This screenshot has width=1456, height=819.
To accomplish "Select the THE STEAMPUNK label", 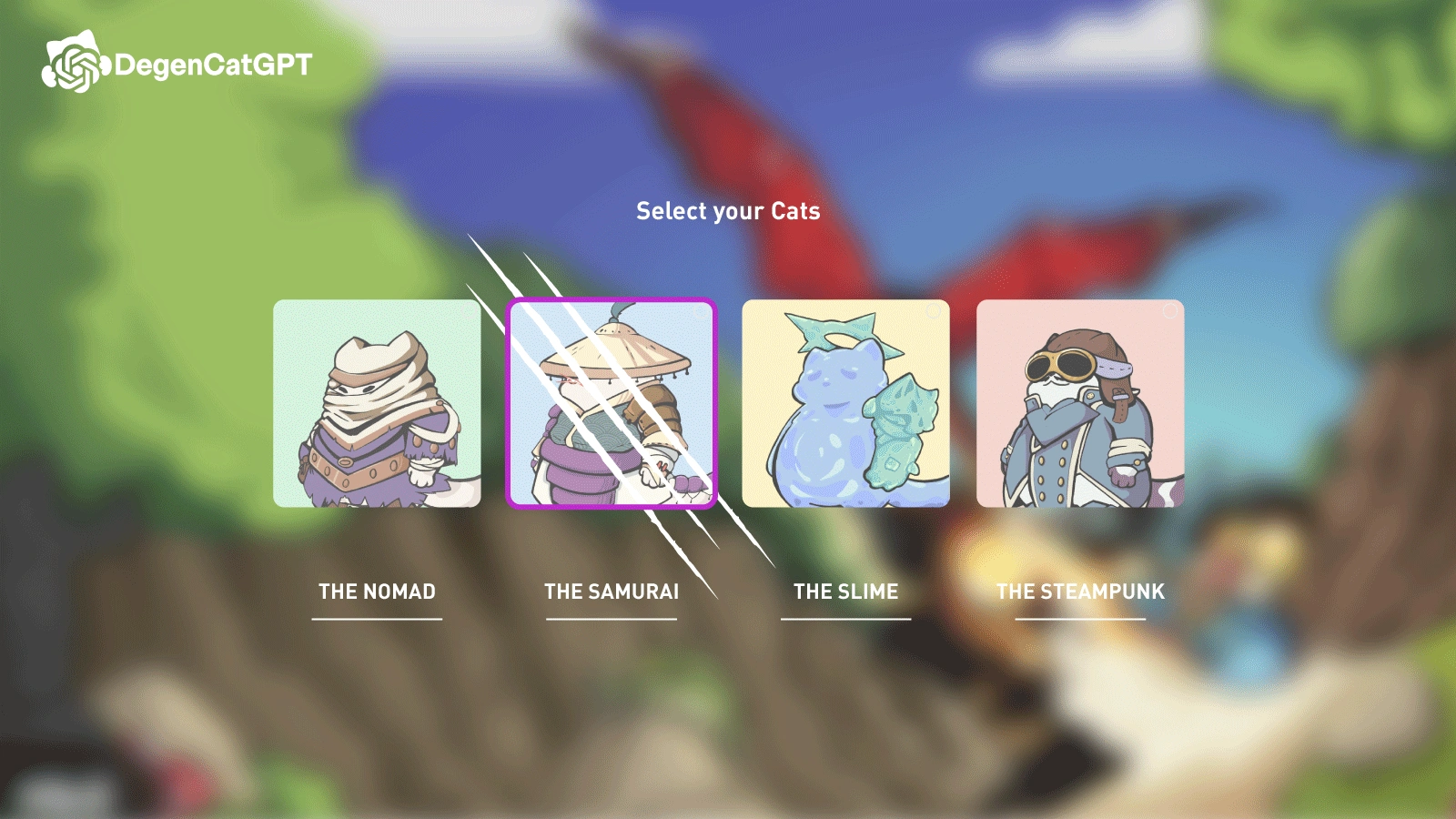I will click(x=1080, y=591).
